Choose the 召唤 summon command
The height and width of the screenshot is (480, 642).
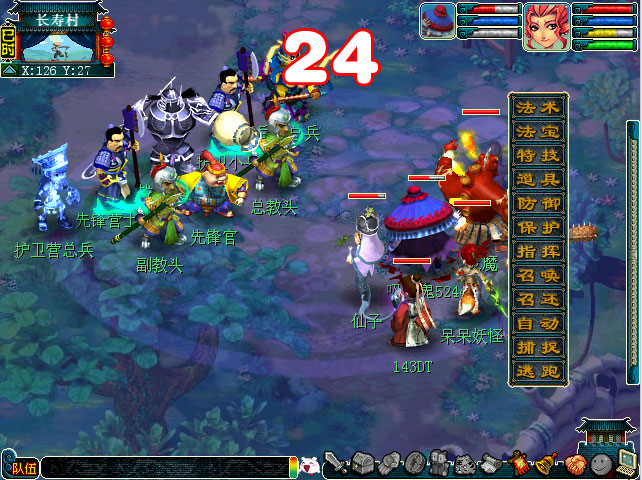click(539, 275)
